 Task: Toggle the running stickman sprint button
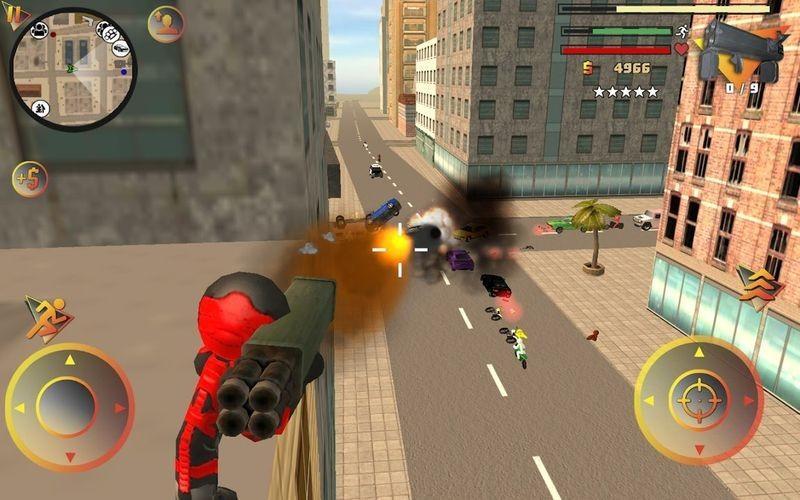tap(43, 318)
